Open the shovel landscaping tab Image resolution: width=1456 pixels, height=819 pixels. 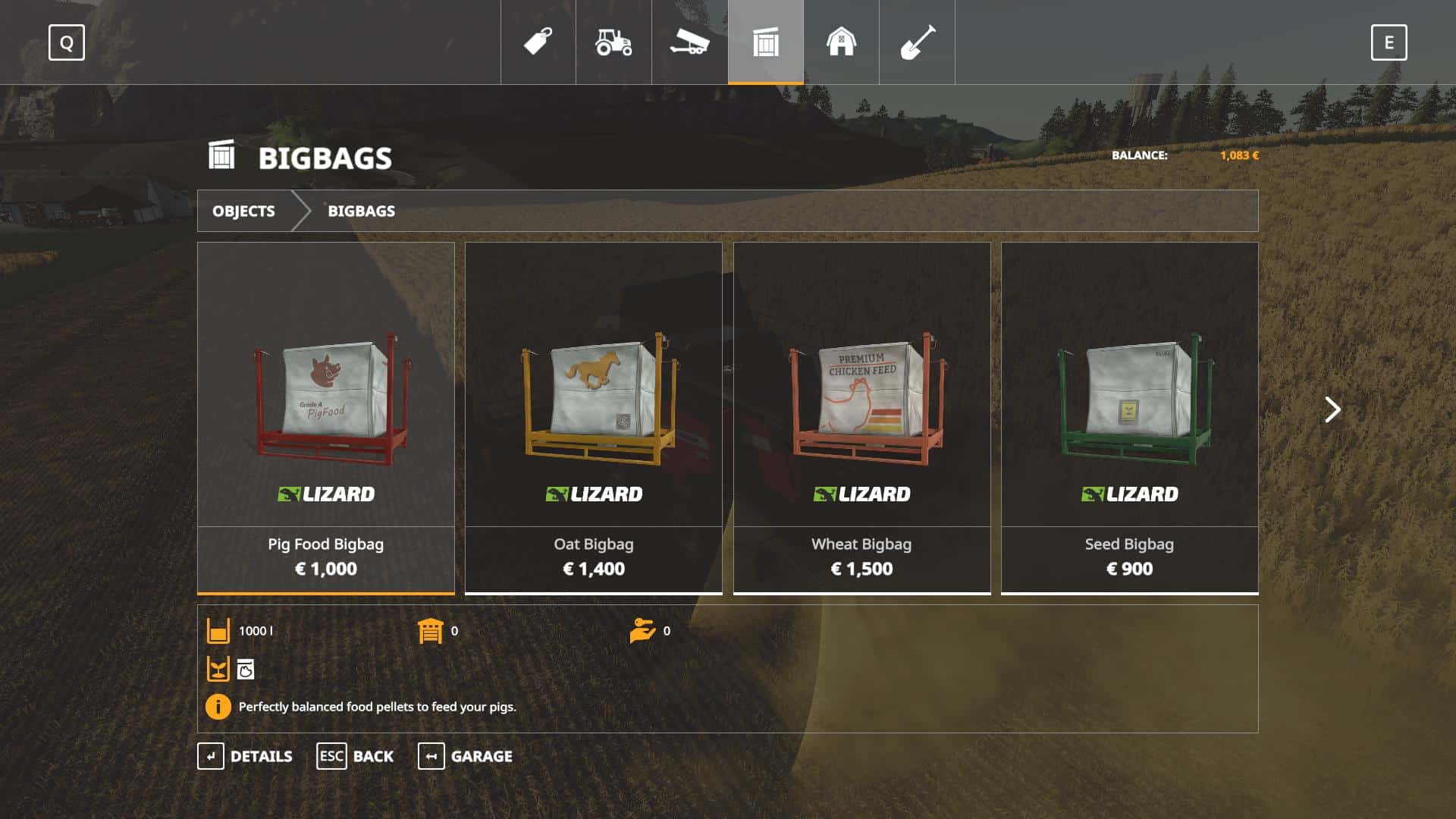click(x=917, y=42)
